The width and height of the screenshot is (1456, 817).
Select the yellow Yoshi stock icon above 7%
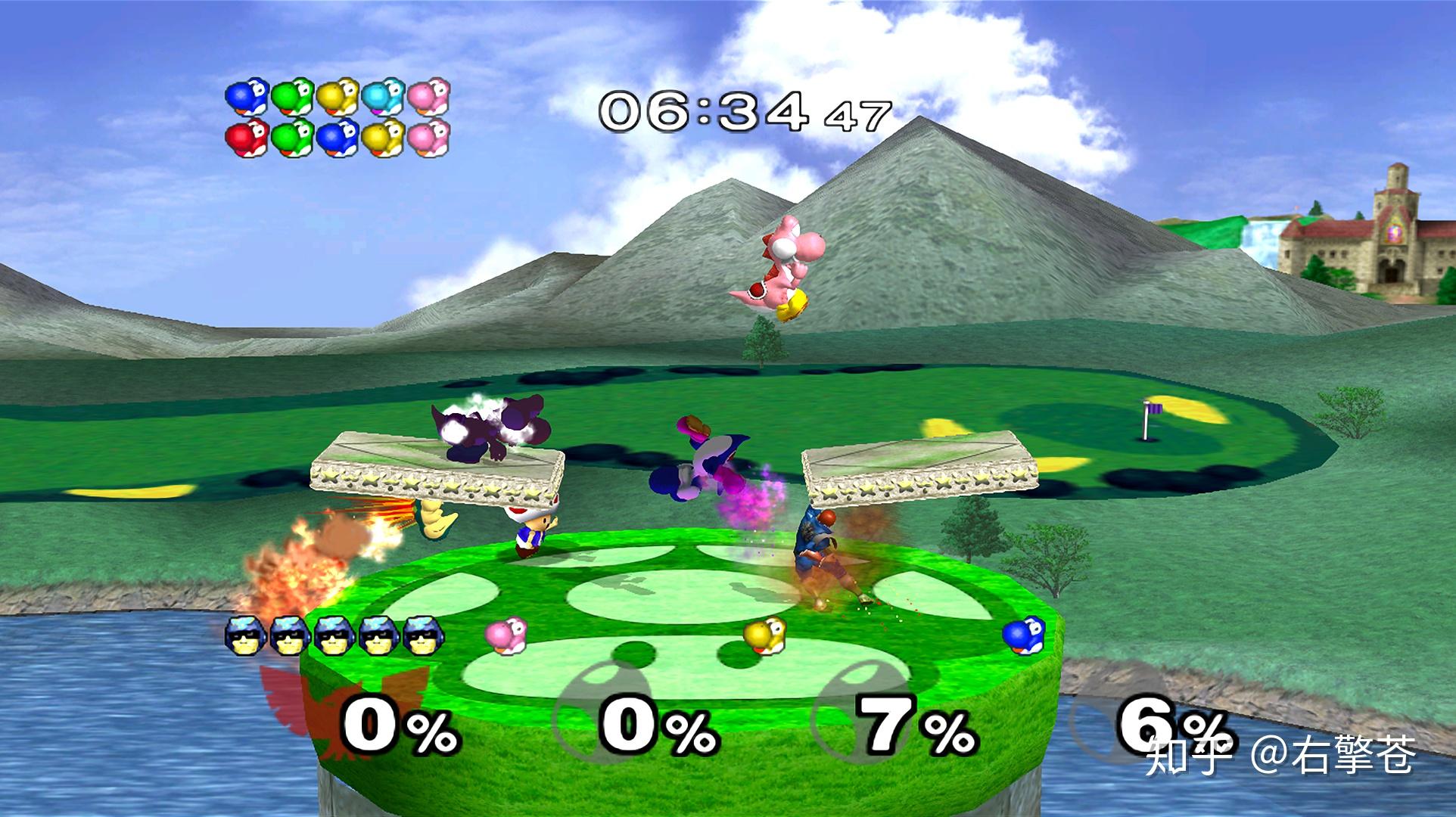(x=764, y=634)
